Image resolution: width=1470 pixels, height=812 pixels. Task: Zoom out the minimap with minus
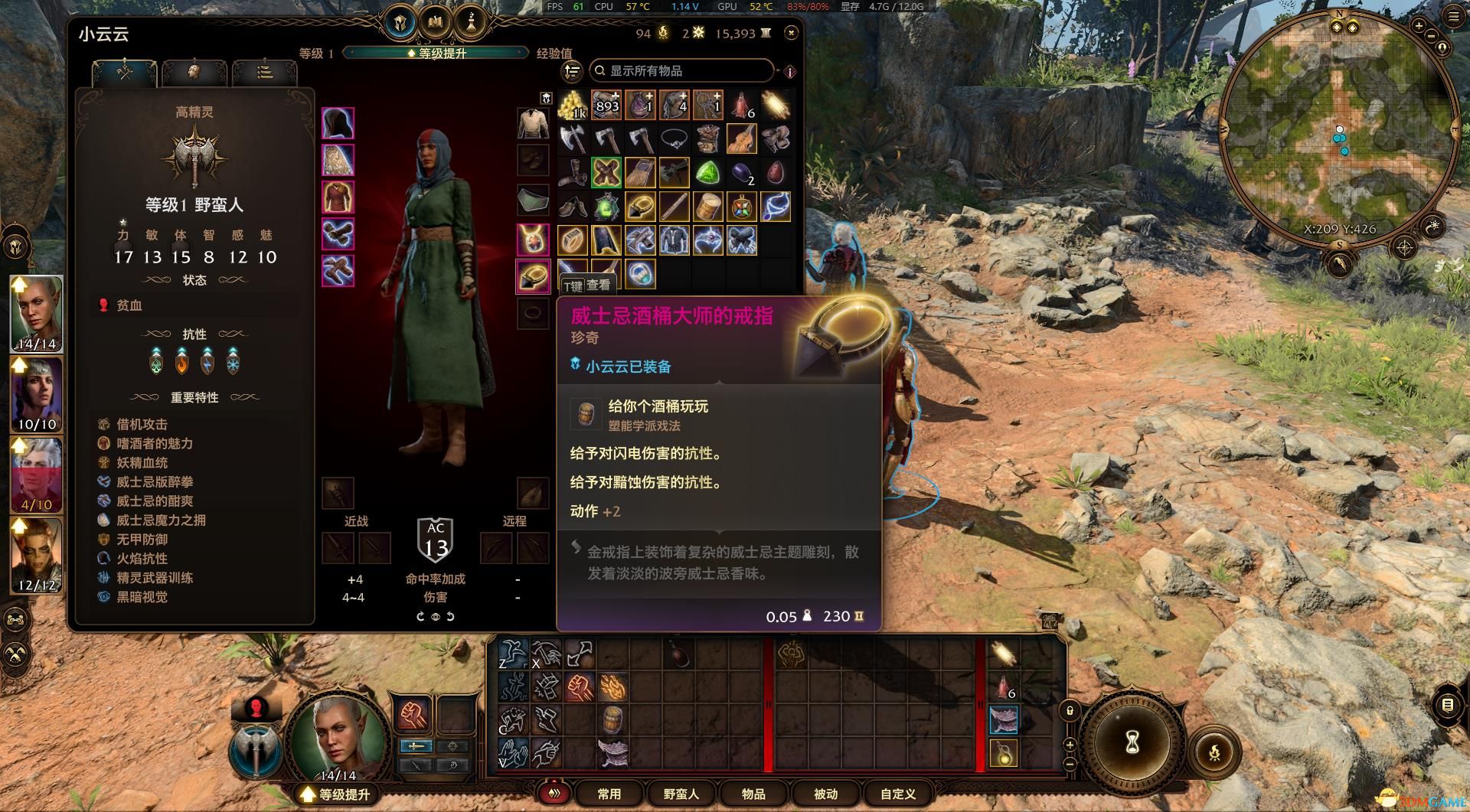click(1431, 36)
